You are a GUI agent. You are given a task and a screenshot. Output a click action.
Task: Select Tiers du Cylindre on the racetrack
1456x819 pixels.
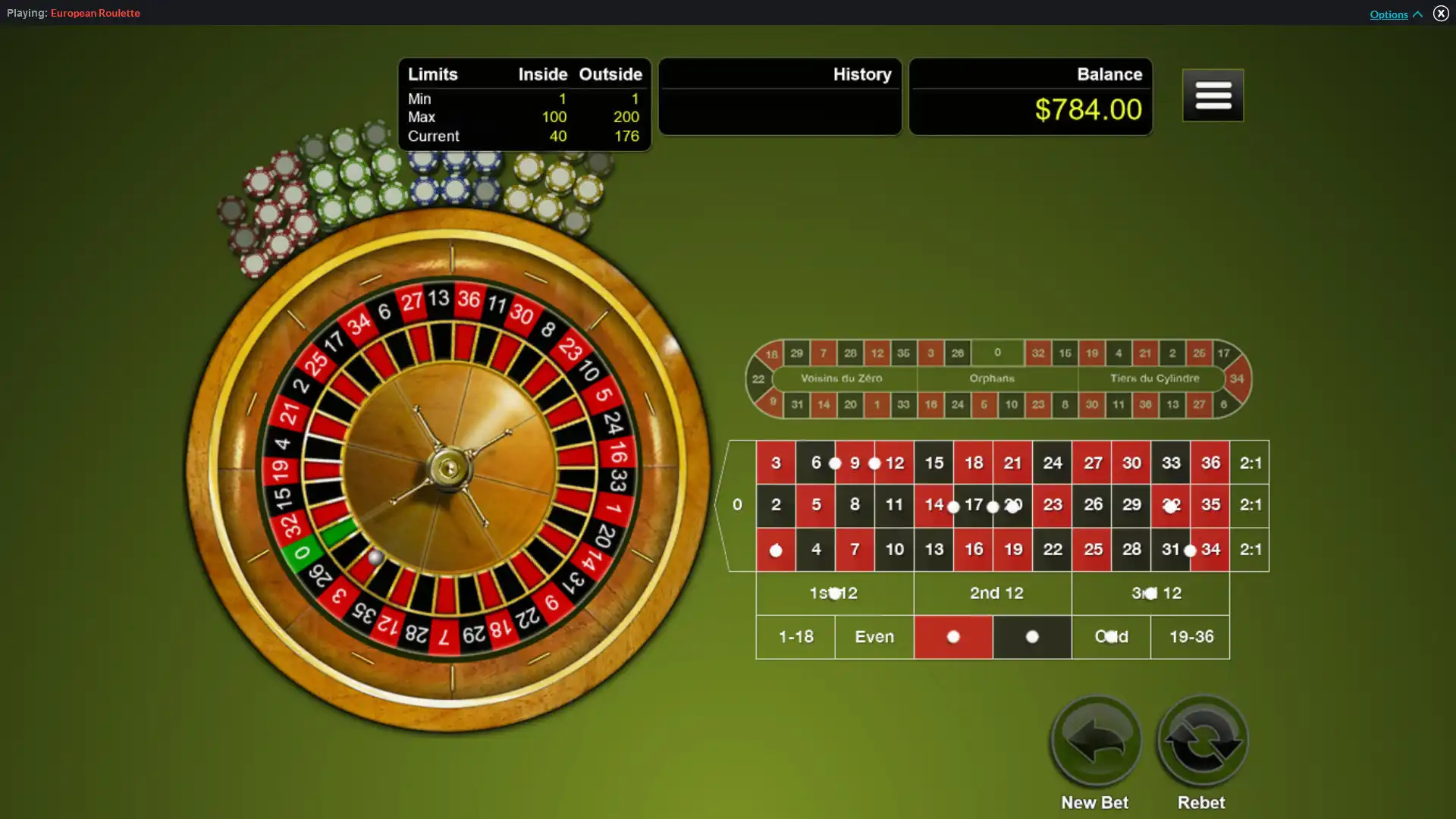[1153, 378]
